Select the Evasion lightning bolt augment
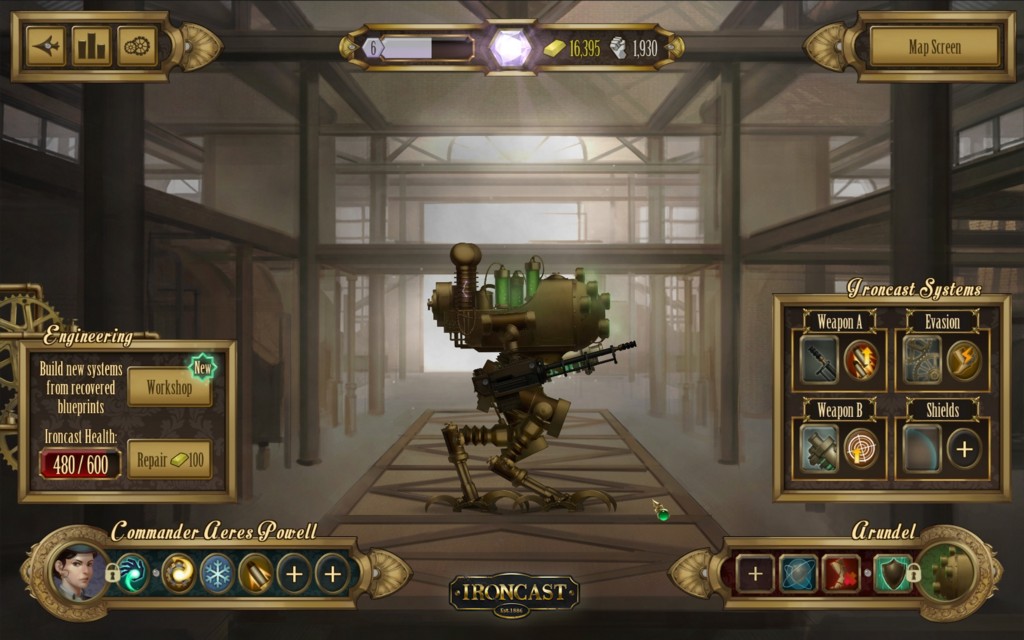 [964, 360]
